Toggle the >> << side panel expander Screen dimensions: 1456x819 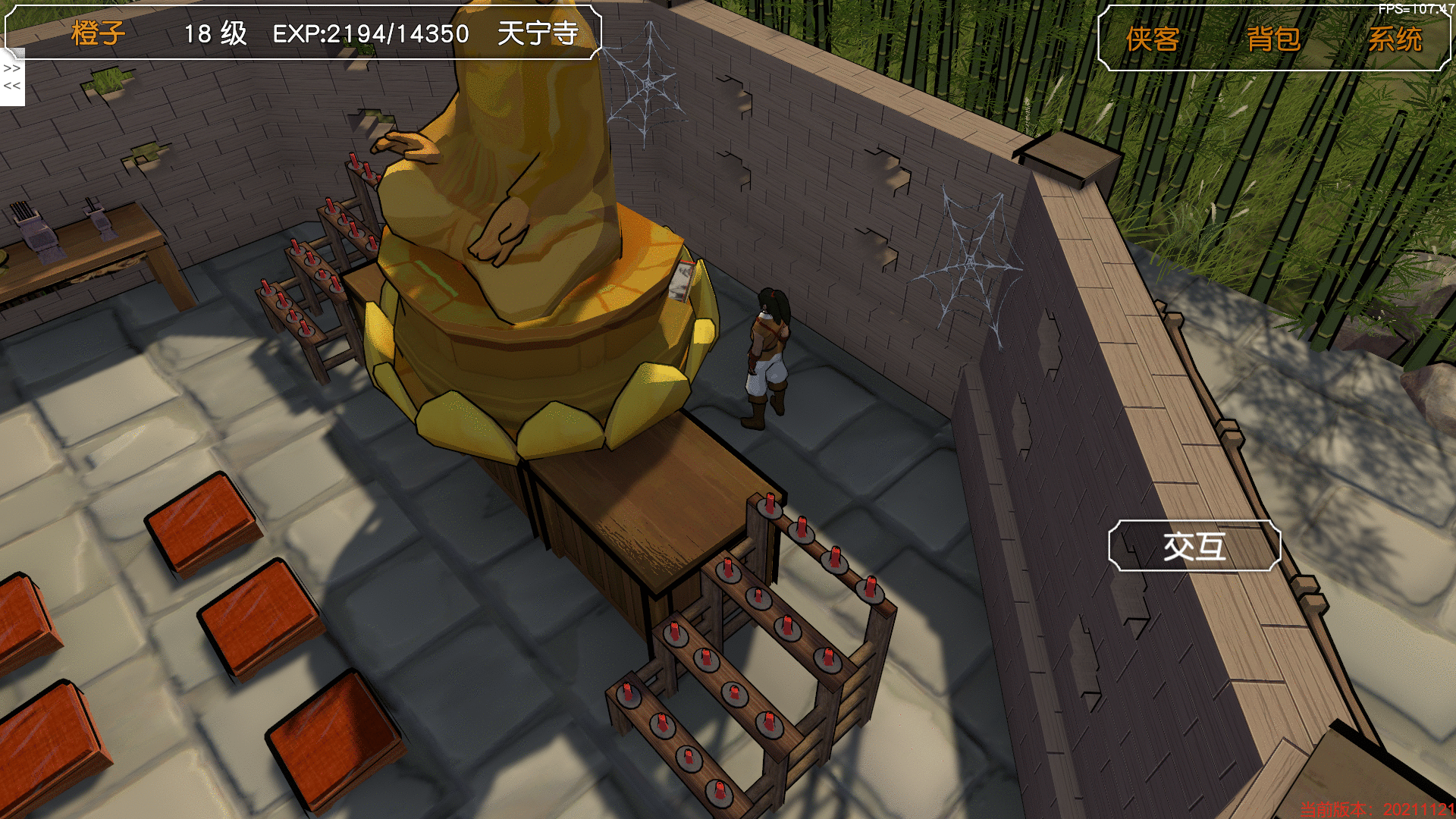(x=12, y=77)
